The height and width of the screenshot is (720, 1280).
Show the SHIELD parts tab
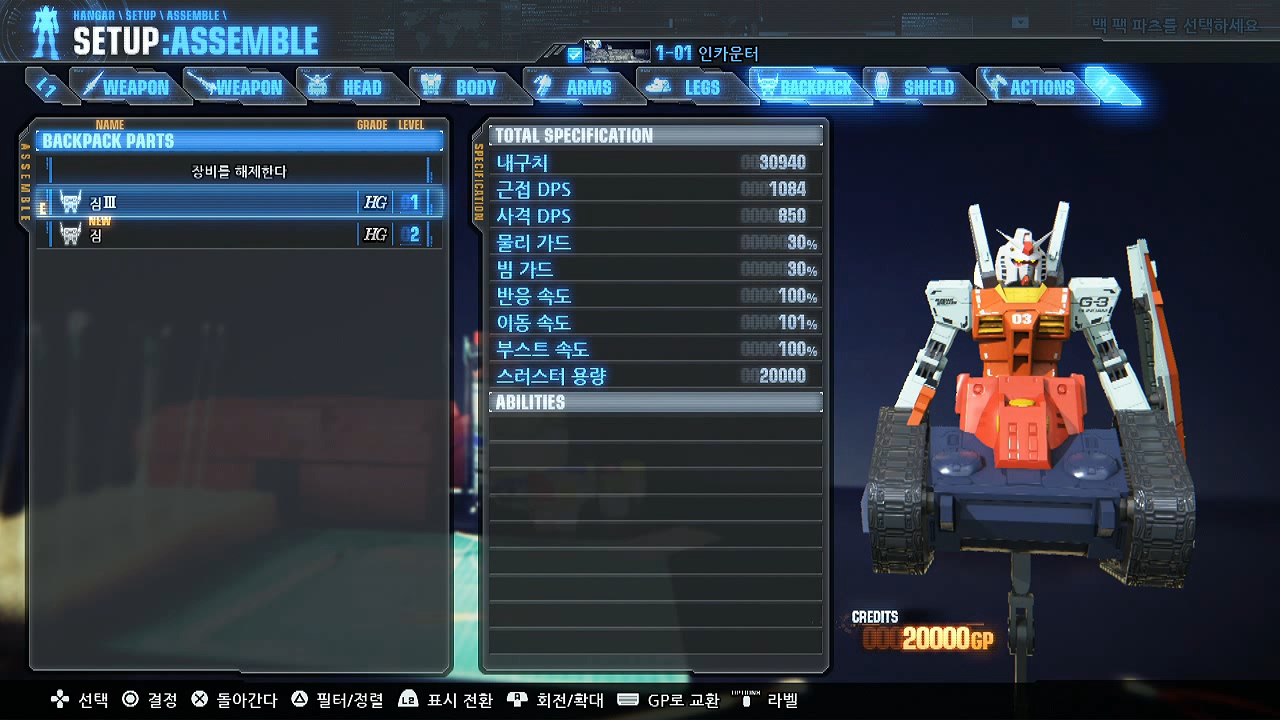916,87
